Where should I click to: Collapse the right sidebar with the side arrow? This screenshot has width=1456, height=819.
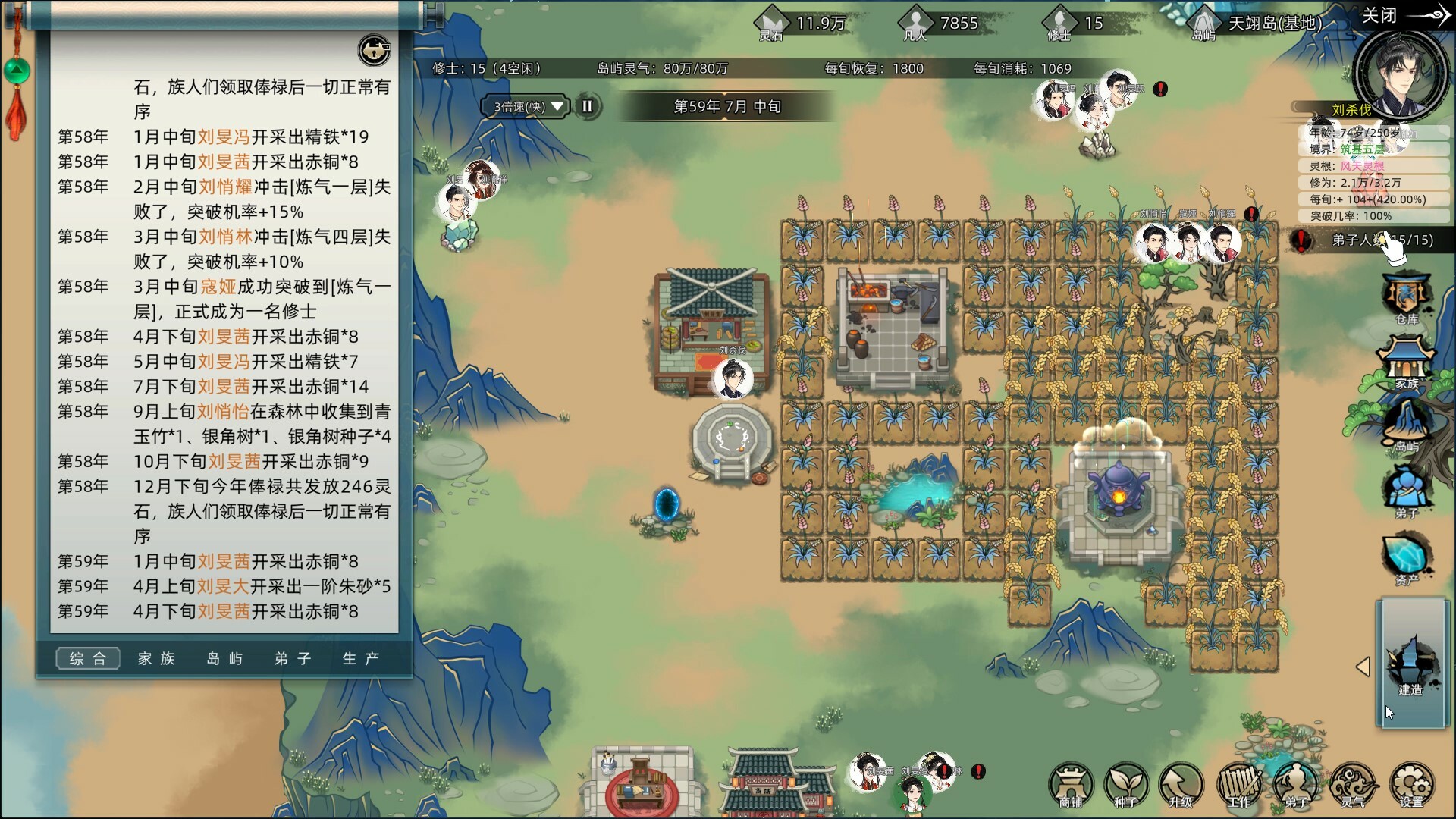[1365, 667]
